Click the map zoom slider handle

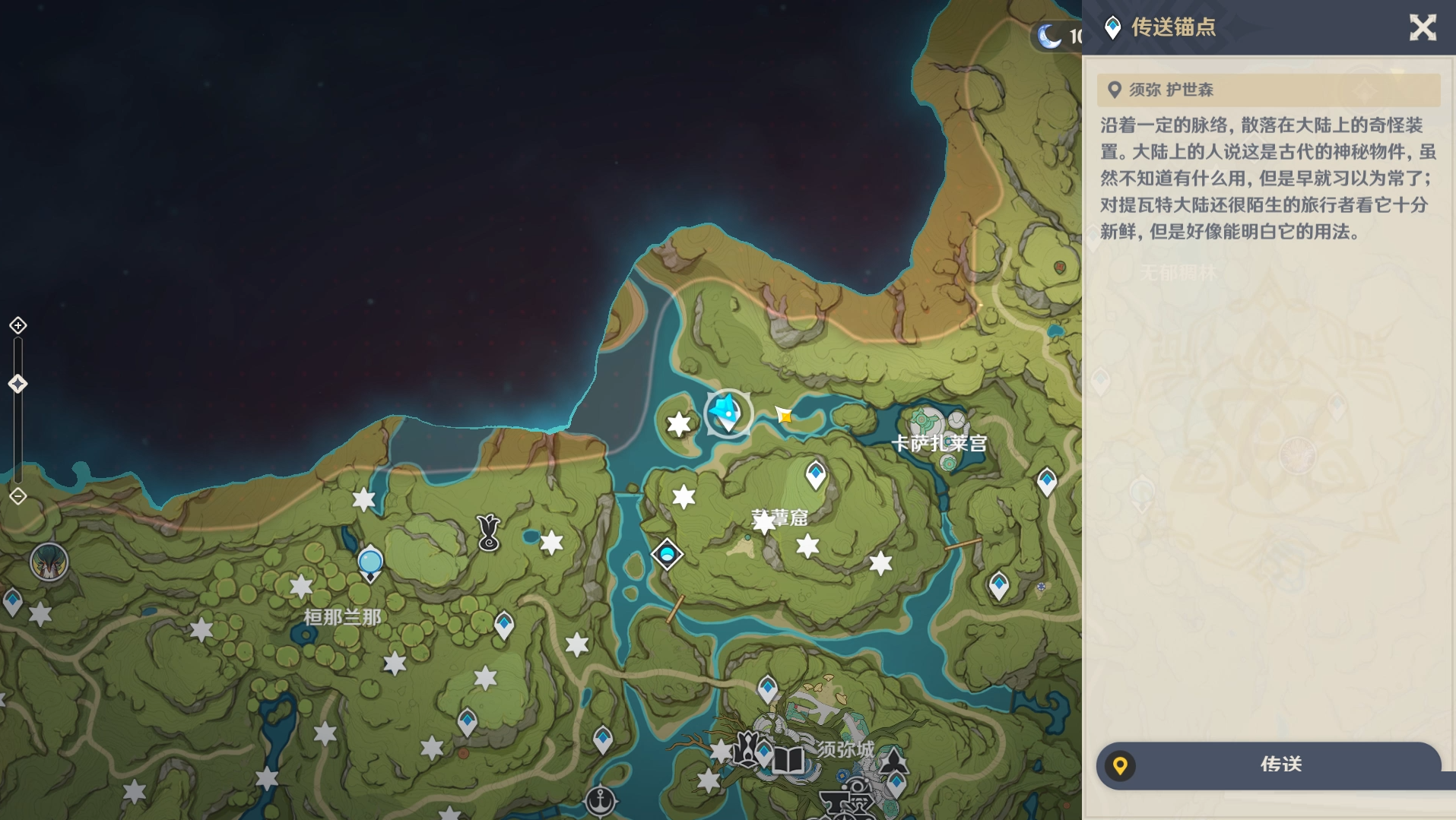tap(18, 384)
